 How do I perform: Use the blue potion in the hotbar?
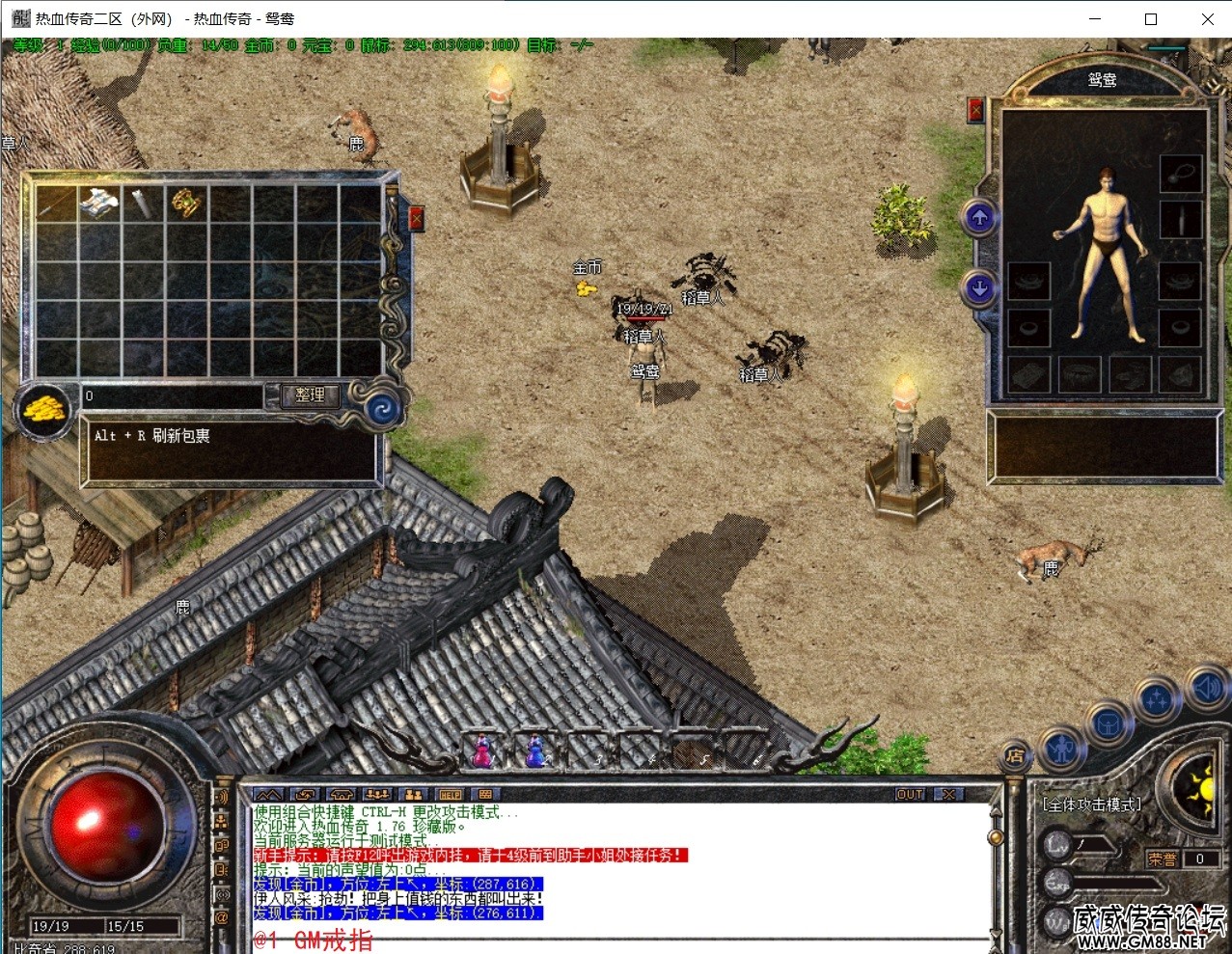click(x=534, y=750)
